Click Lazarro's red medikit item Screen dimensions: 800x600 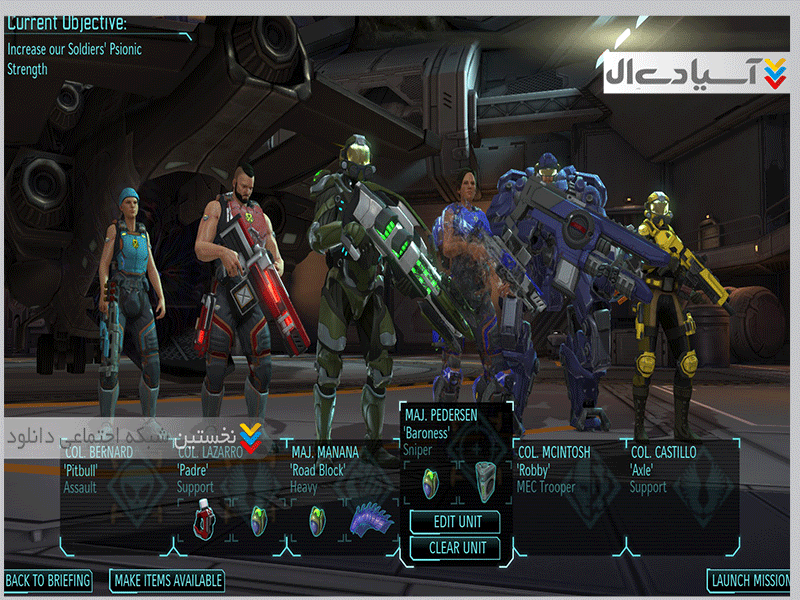205,520
